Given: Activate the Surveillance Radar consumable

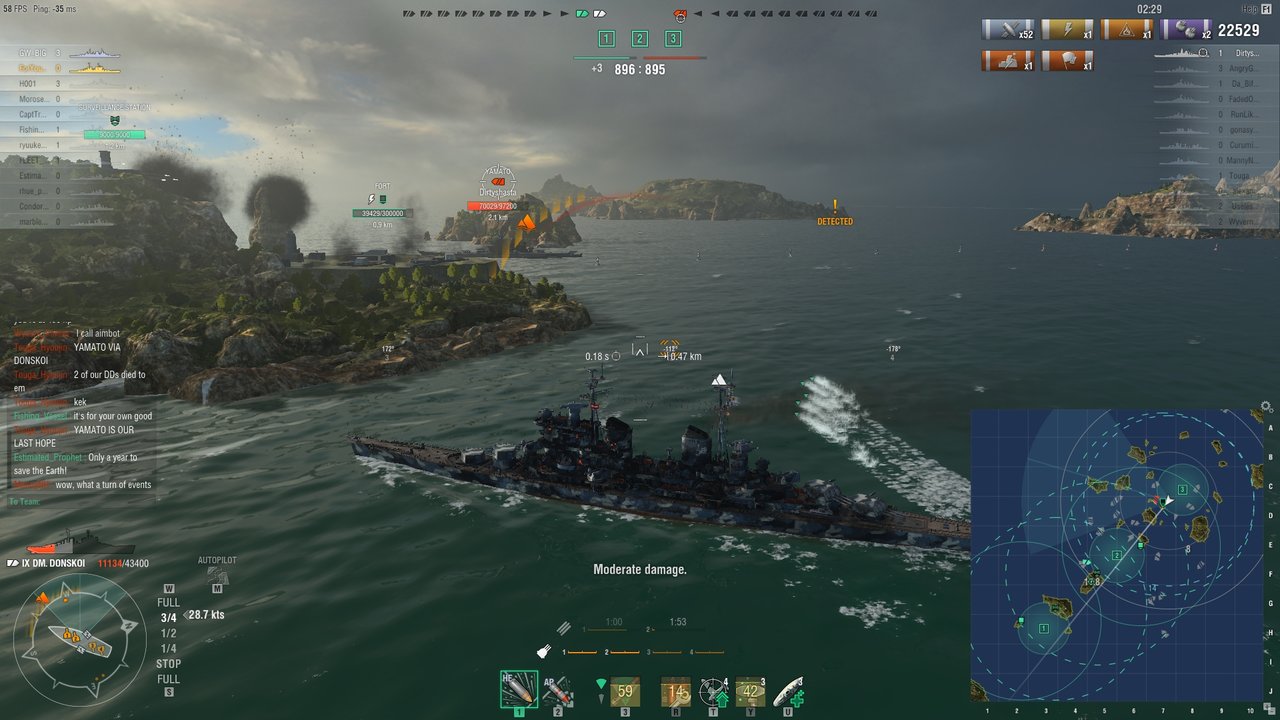Looking at the screenshot, I should click(749, 691).
